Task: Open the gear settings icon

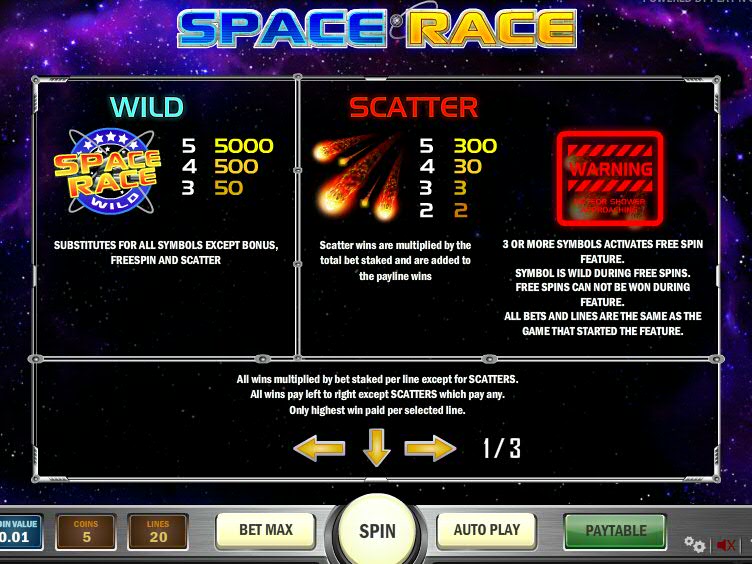Action: coord(694,545)
